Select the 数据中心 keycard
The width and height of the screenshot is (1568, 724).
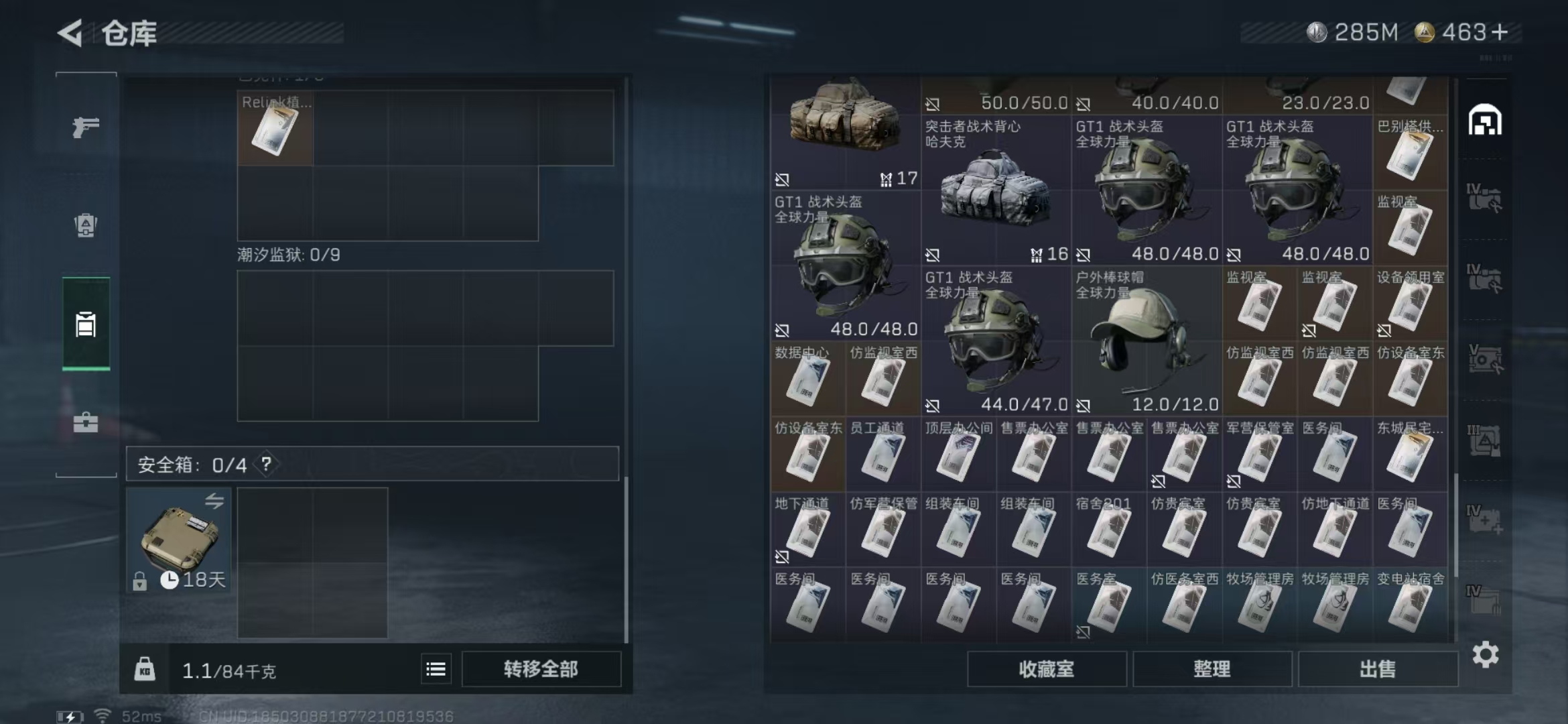807,380
